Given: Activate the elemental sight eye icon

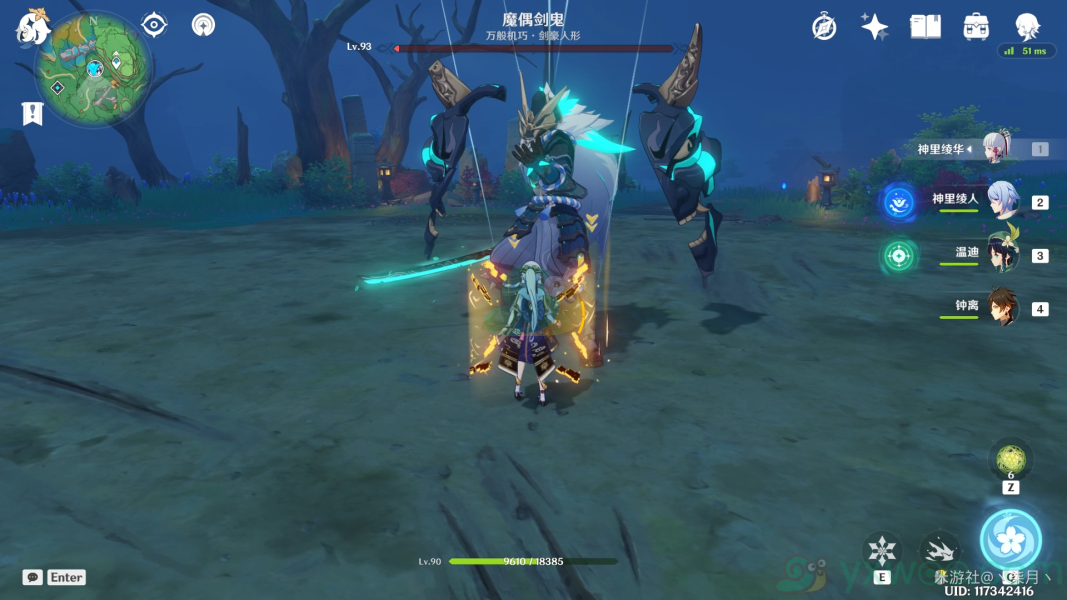Looking at the screenshot, I should [x=154, y=24].
